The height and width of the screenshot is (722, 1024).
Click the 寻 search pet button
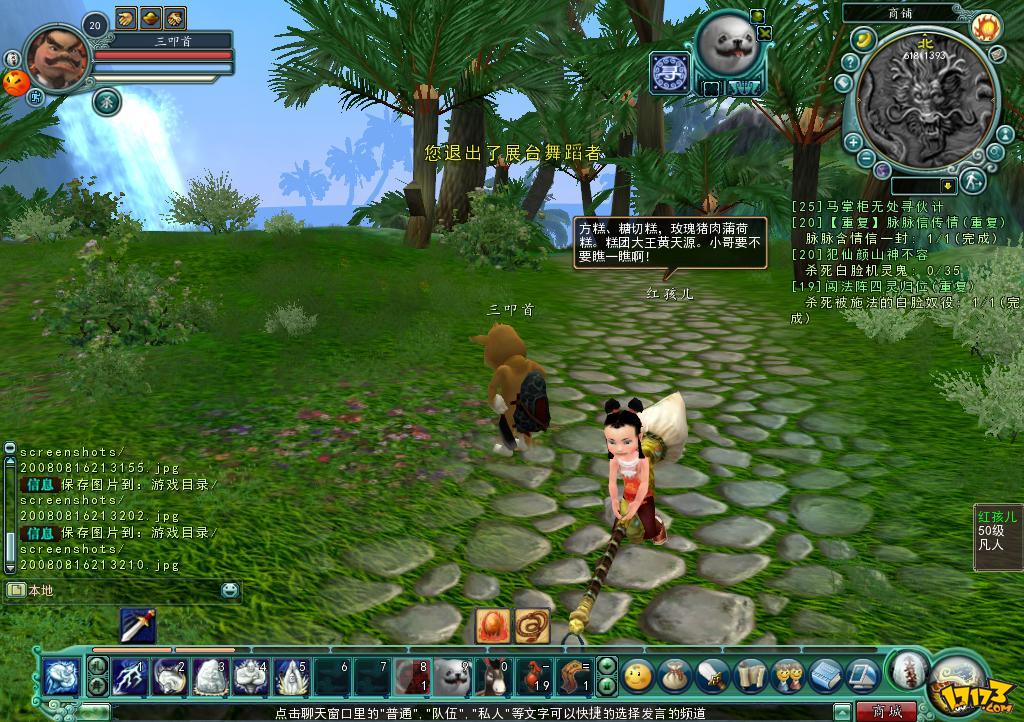point(666,72)
